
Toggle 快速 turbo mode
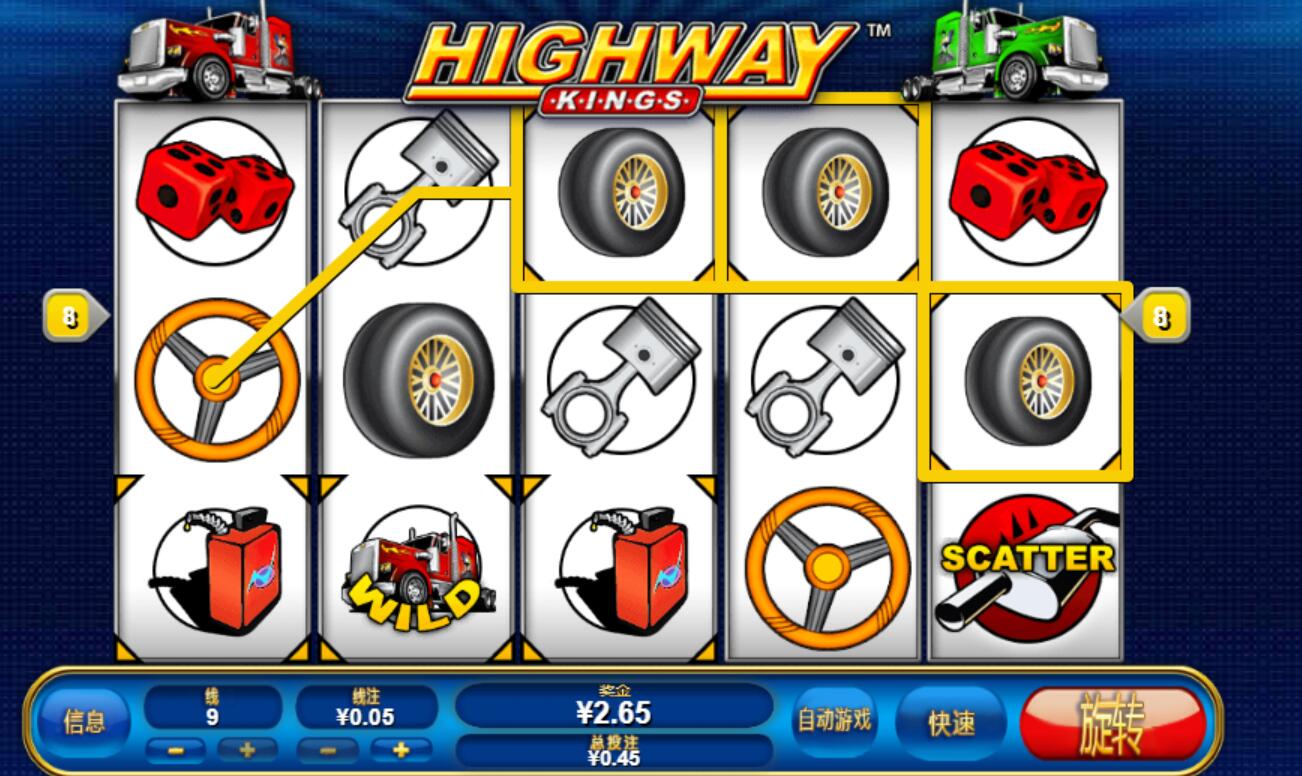click(x=951, y=722)
